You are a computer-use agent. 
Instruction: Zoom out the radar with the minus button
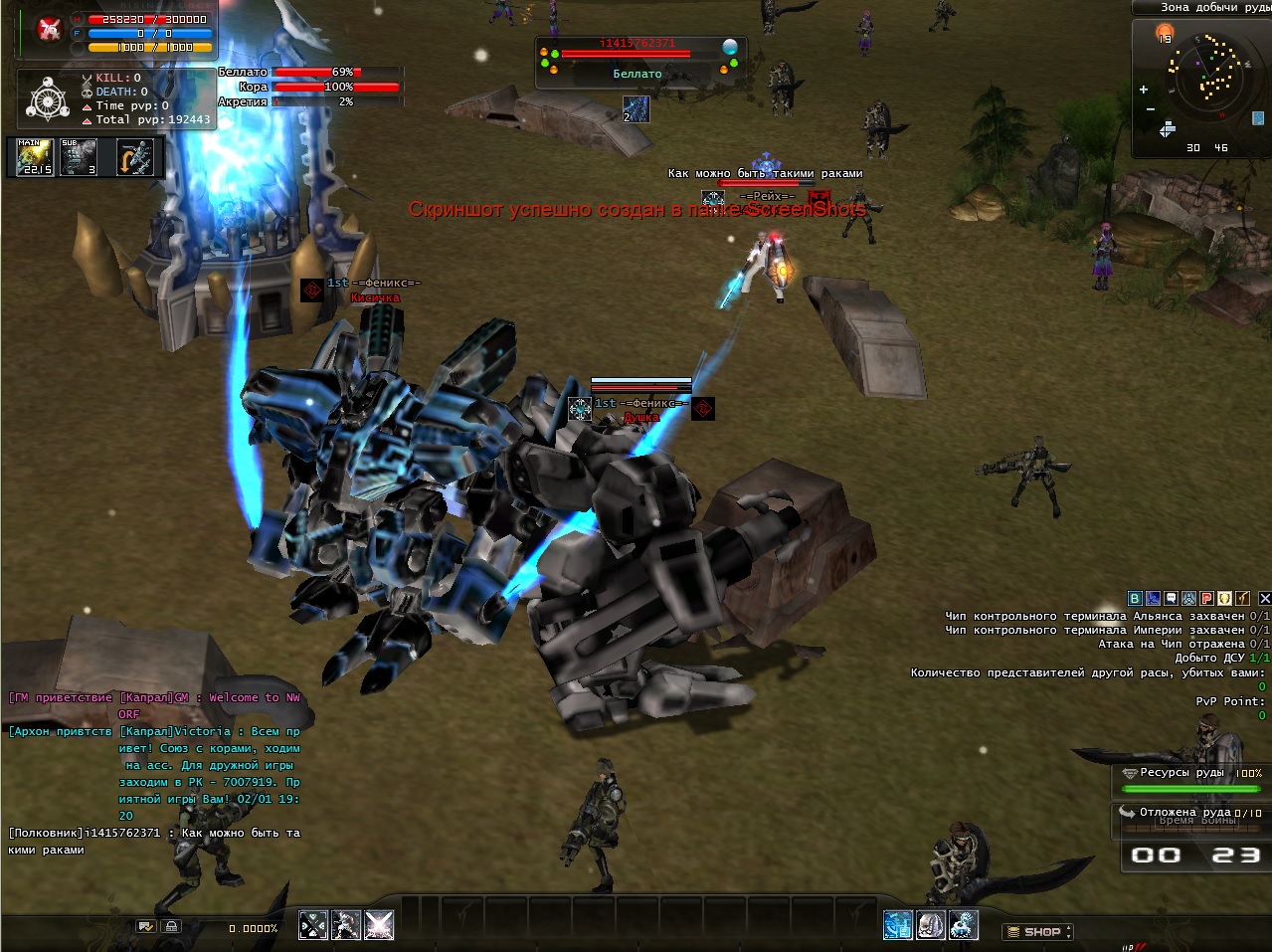(1151, 108)
